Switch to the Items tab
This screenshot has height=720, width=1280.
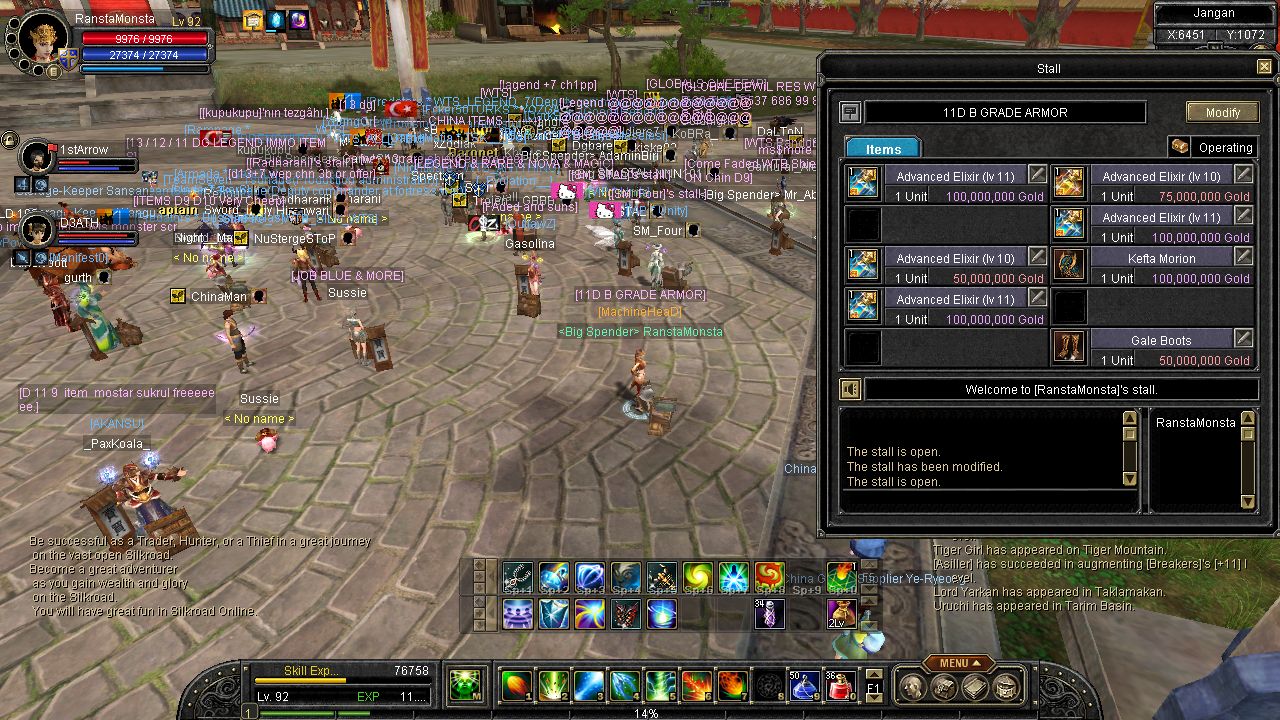tap(883, 148)
